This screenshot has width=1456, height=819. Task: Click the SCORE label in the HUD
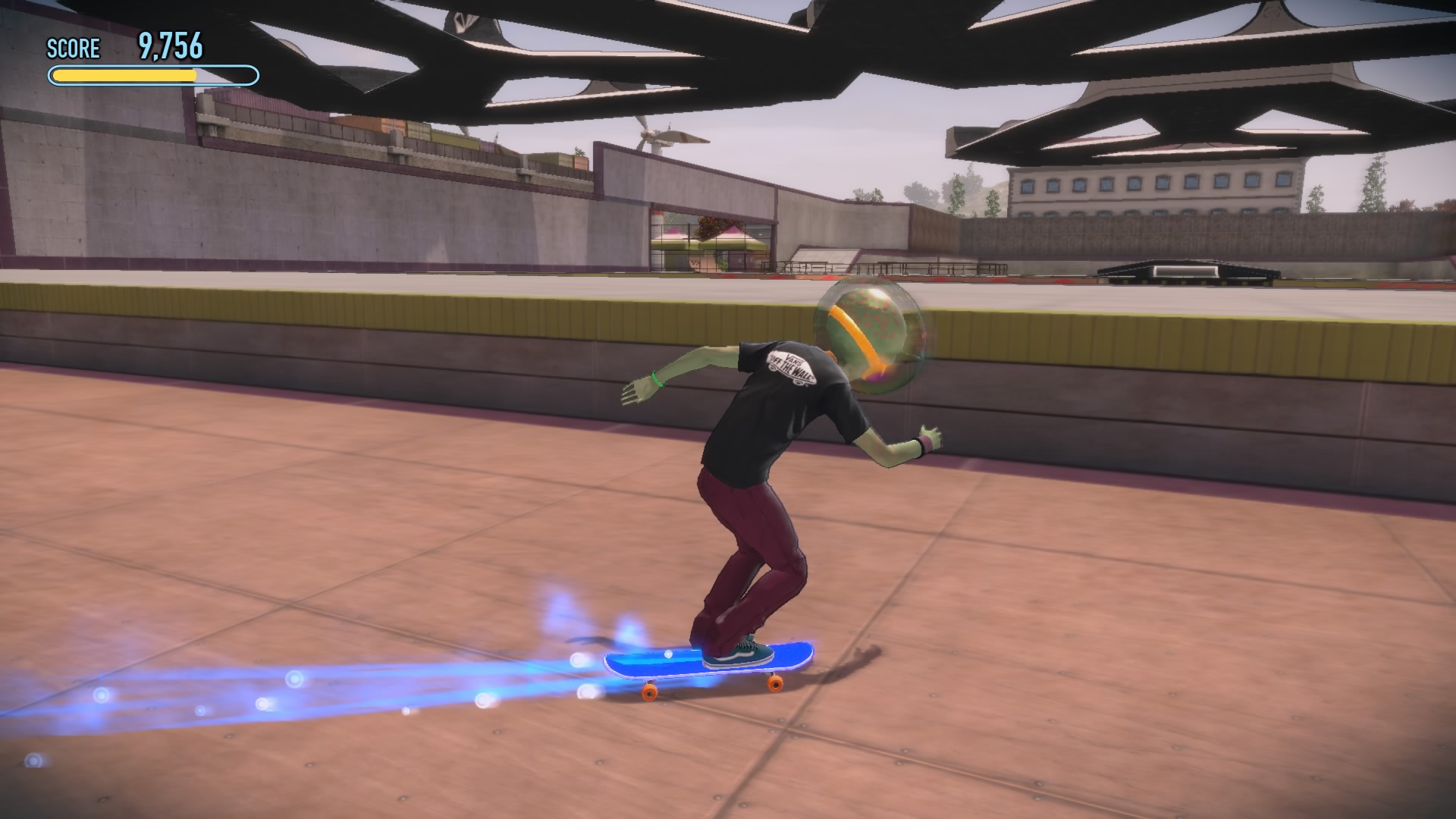(72, 49)
